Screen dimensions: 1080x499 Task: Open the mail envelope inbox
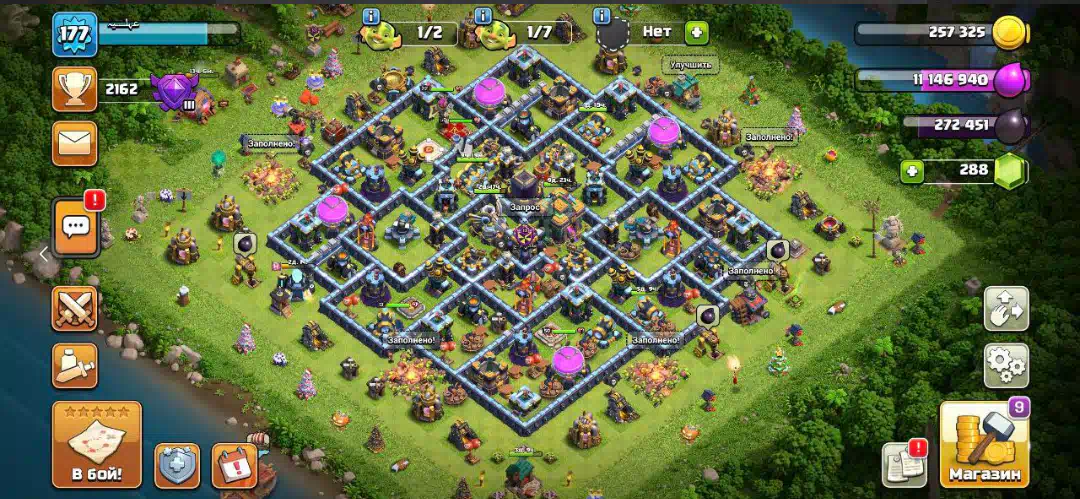75,143
